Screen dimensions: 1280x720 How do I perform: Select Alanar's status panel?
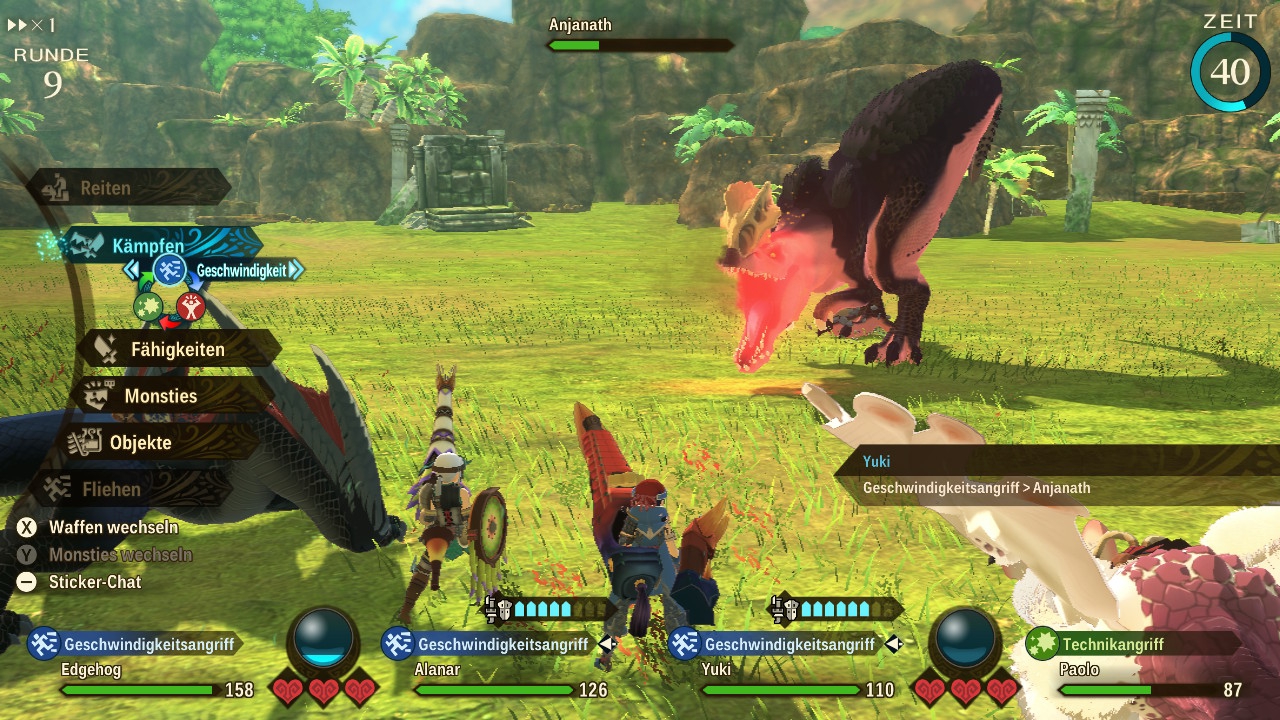[x=497, y=667]
